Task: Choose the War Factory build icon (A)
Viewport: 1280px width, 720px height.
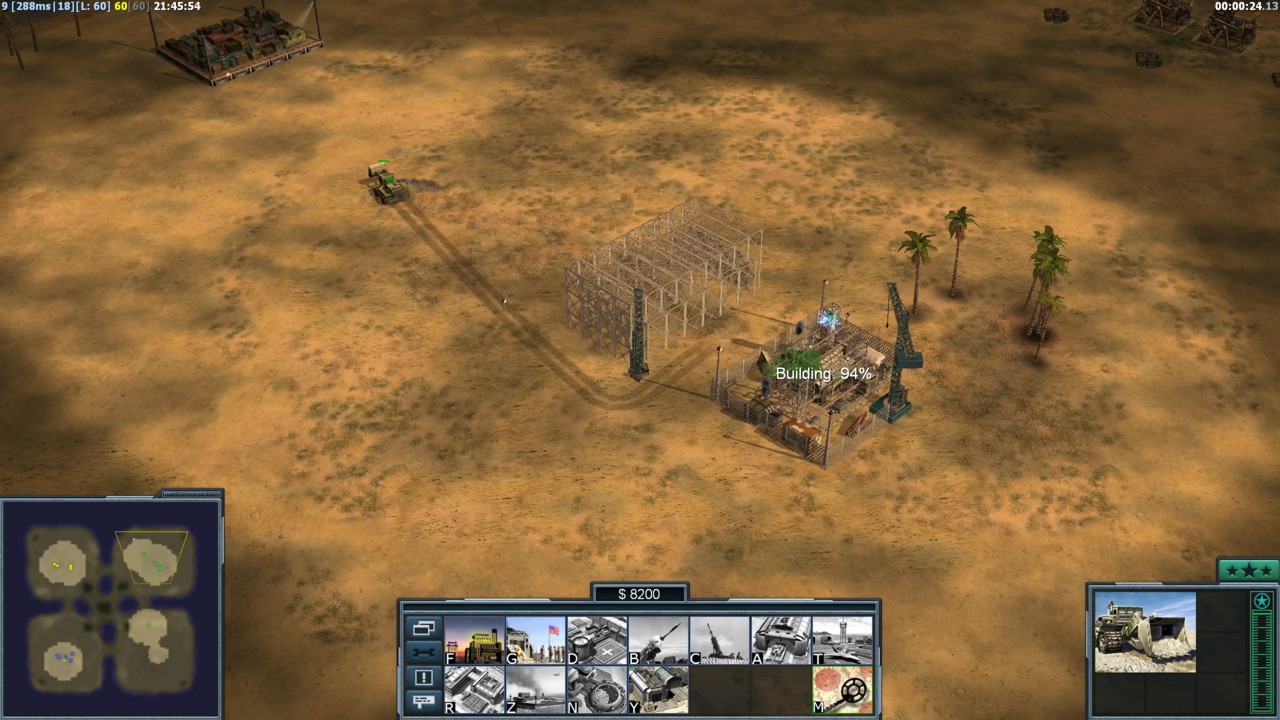Action: [x=781, y=640]
